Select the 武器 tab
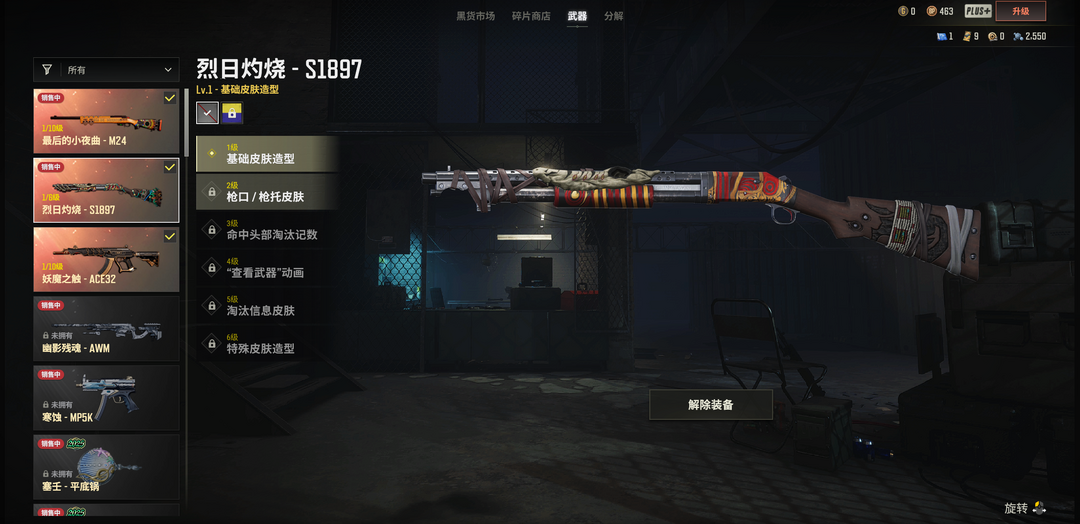 click(577, 16)
